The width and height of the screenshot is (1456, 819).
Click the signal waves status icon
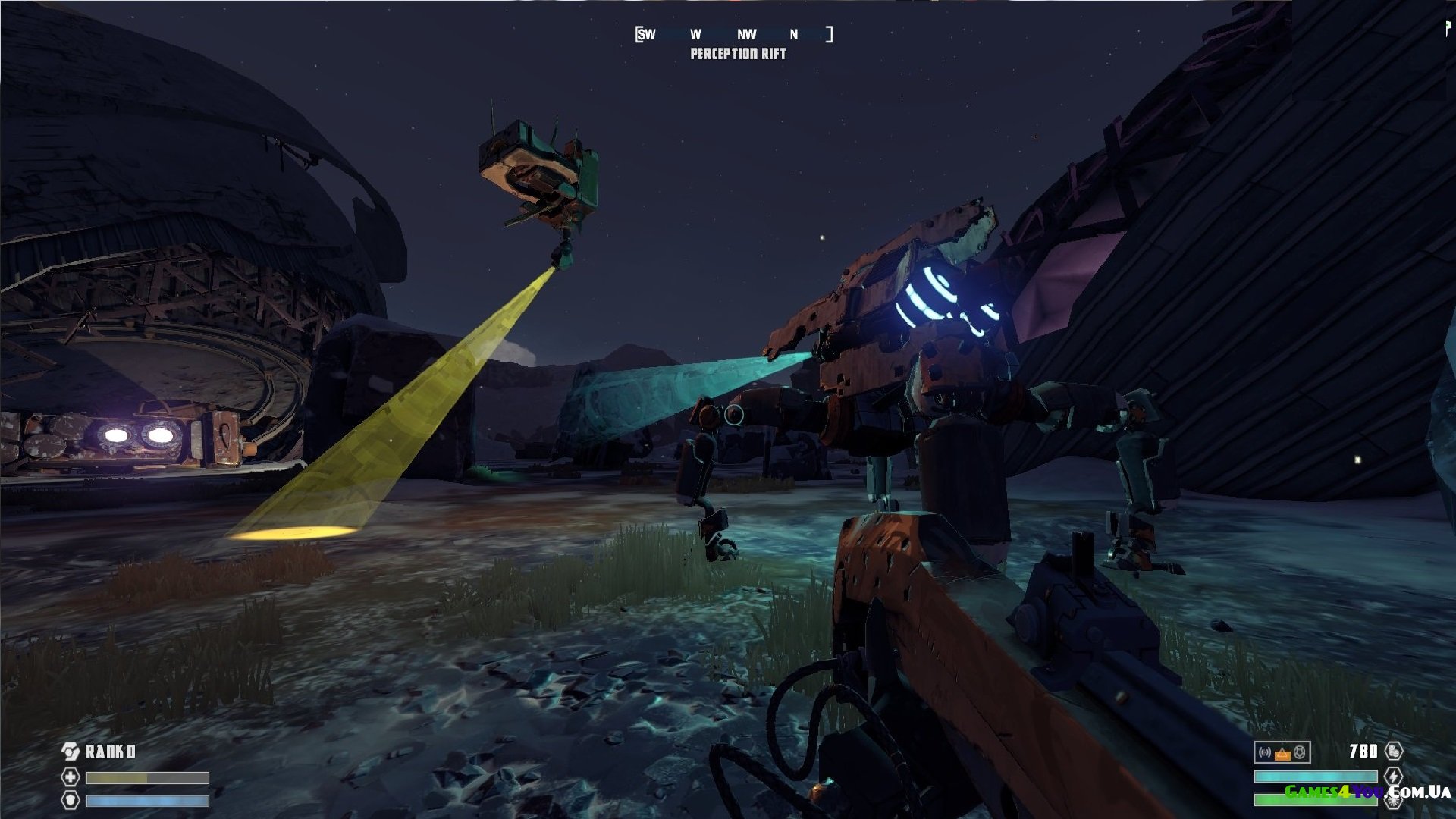click(x=1265, y=752)
